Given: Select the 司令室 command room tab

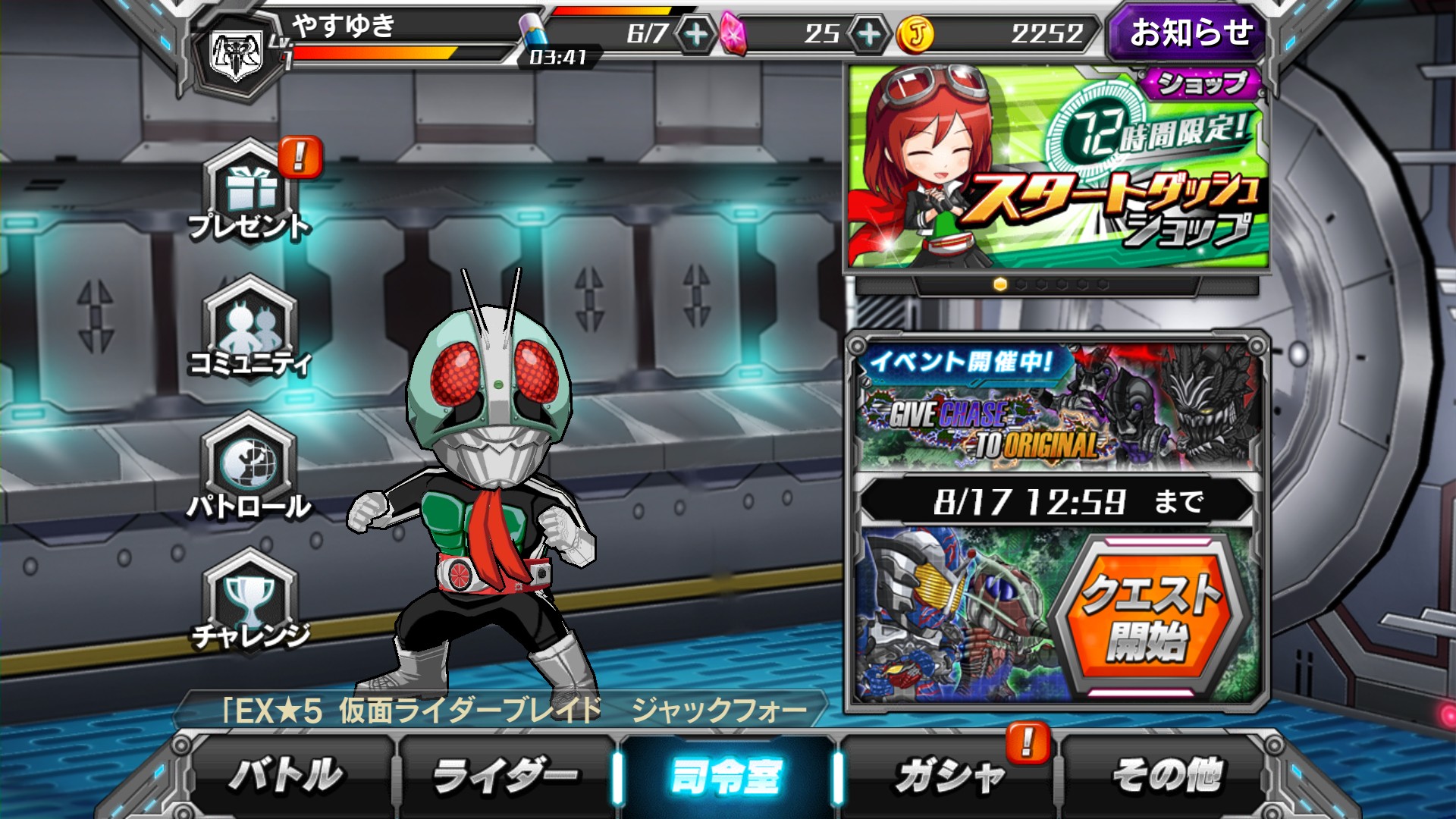Looking at the screenshot, I should (x=726, y=775).
